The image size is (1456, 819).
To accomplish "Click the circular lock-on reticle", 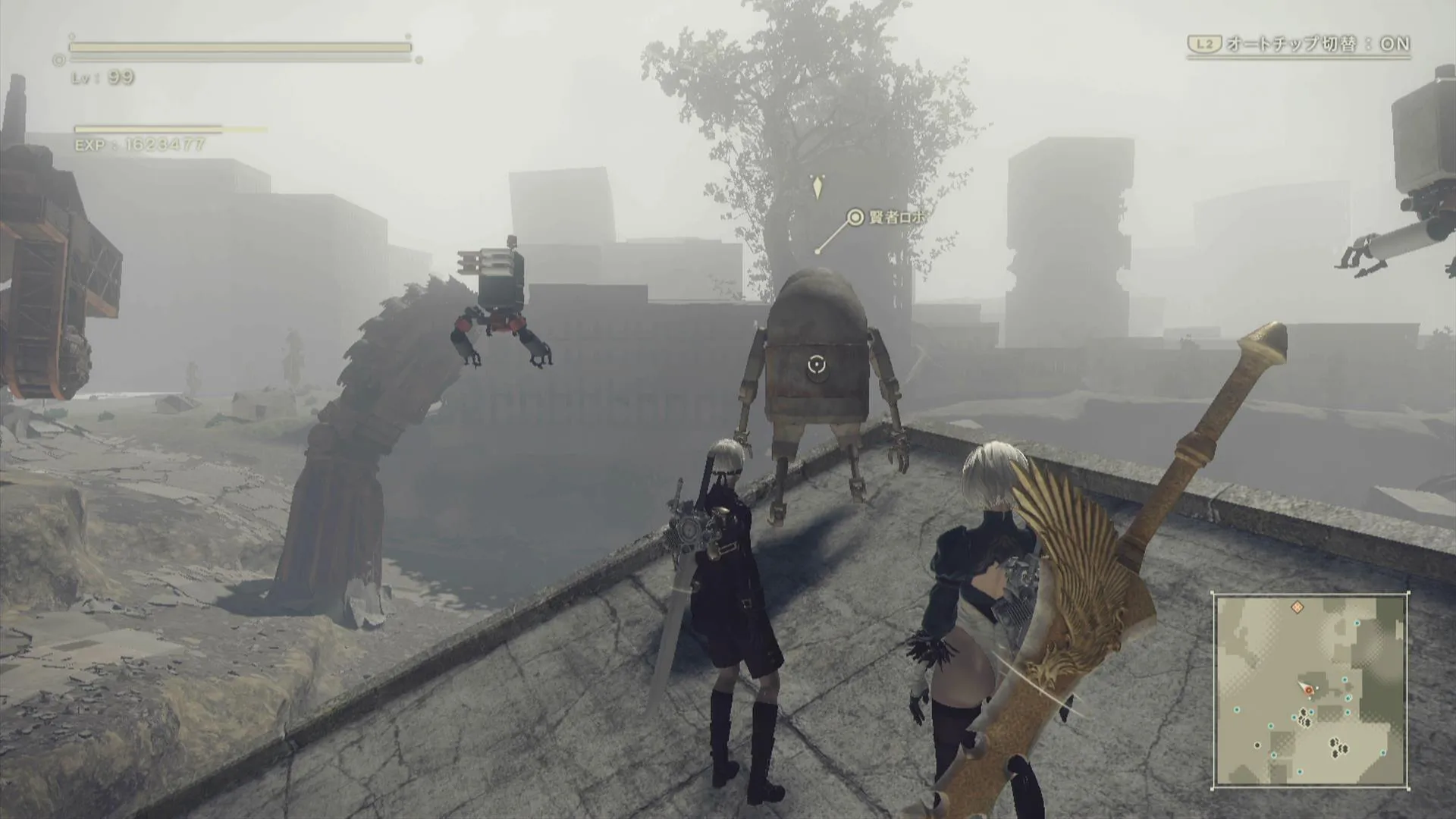I will point(815,366).
